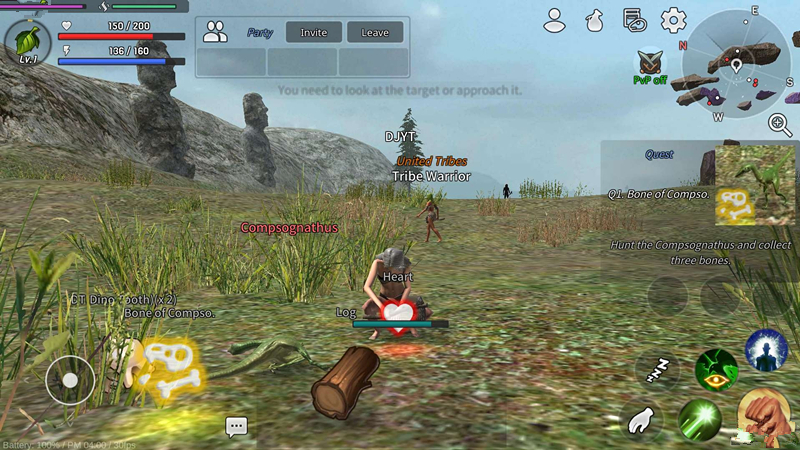The image size is (800, 450).
Task: Open the chat speech bubble
Action: pyautogui.click(x=236, y=427)
